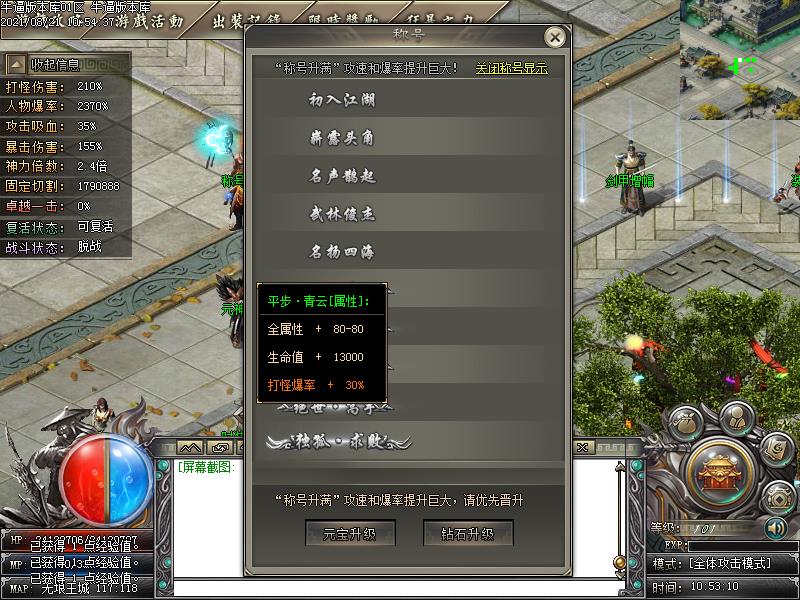Select the 名扬四海 title row
The height and width of the screenshot is (600, 800).
[x=342, y=251]
